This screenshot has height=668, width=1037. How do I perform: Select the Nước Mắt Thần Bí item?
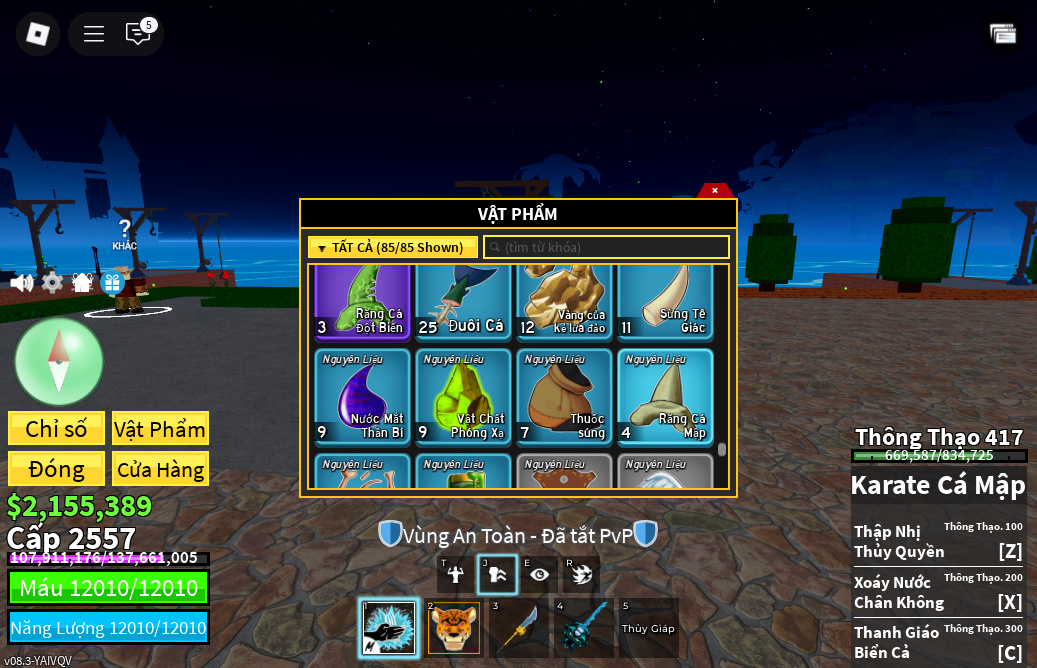(362, 396)
